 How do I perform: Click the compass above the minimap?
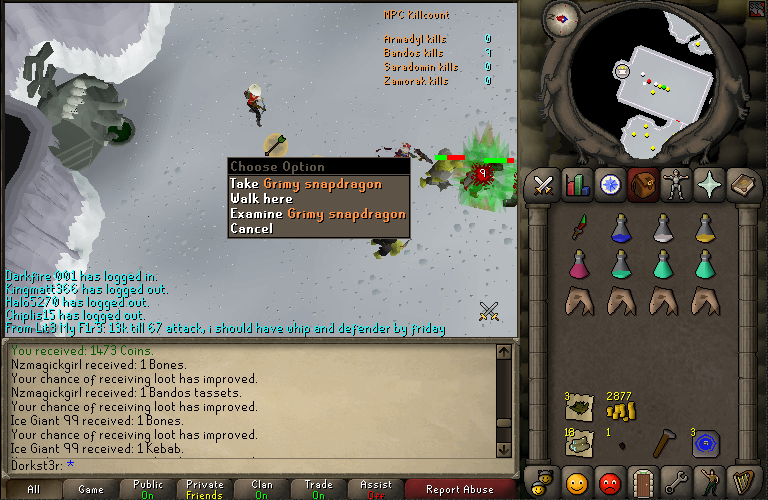pyautogui.click(x=563, y=17)
